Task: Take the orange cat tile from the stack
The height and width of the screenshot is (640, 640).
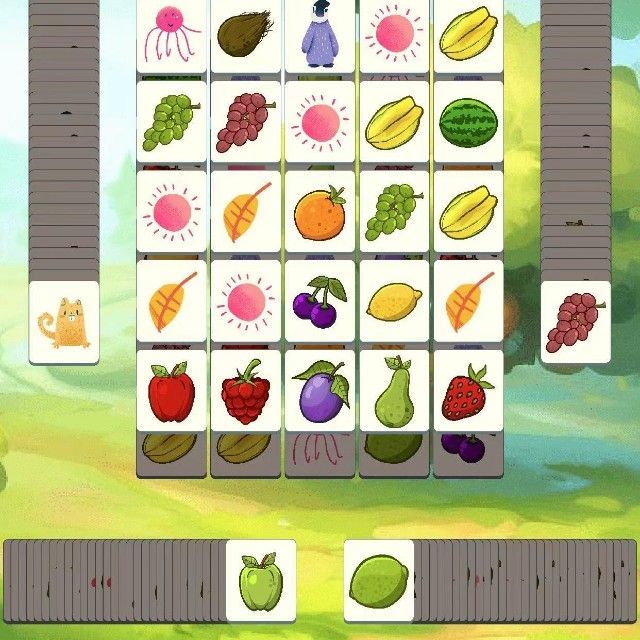Action: 64,322
